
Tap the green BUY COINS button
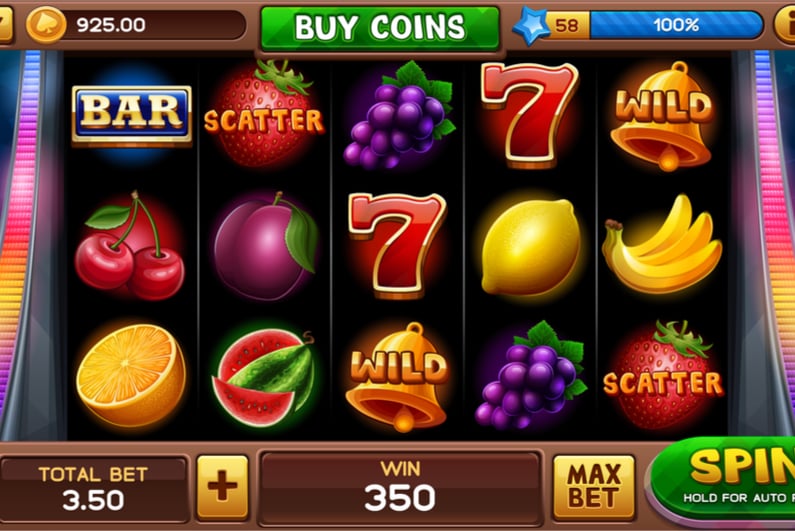pos(379,27)
